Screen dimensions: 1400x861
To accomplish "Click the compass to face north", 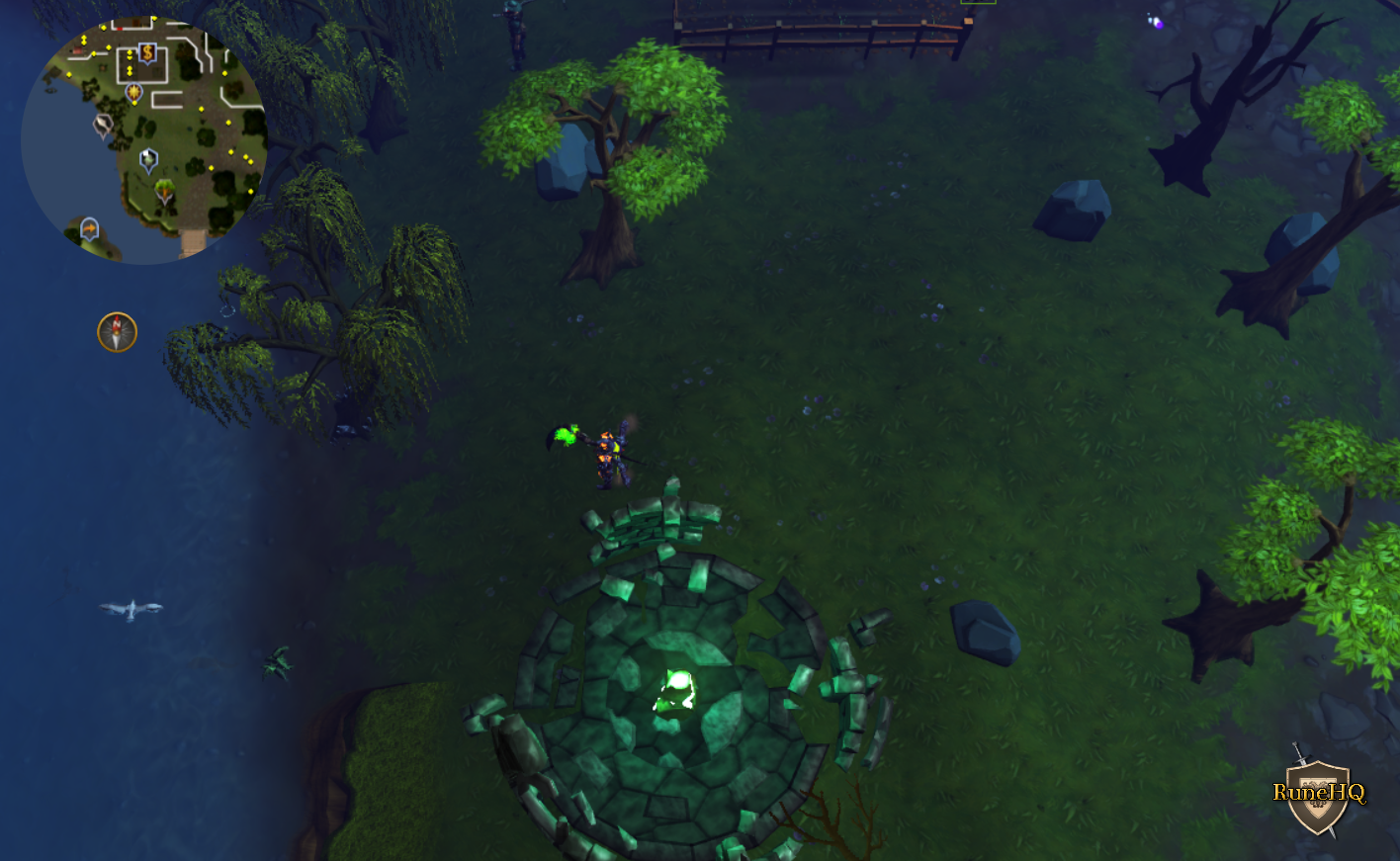I will 116,333.
